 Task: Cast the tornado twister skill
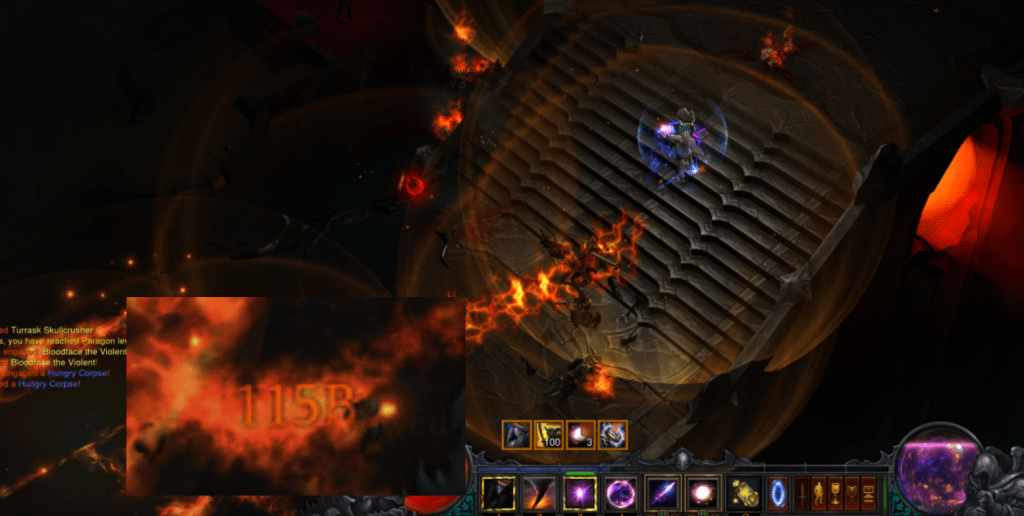click(x=539, y=493)
